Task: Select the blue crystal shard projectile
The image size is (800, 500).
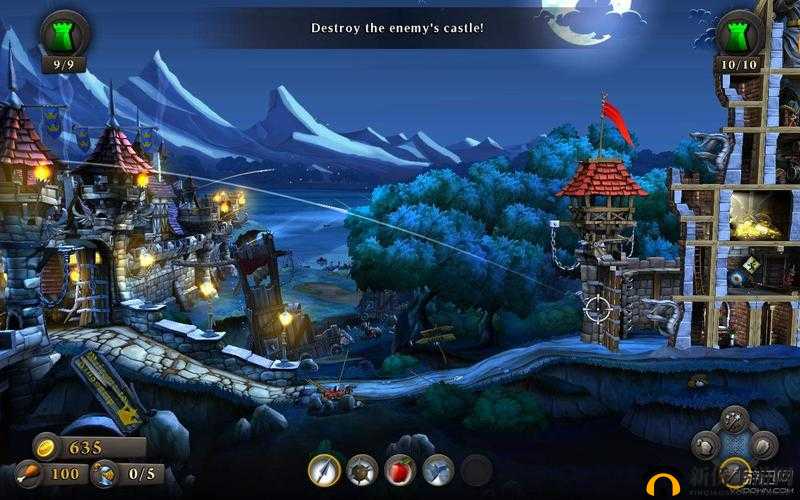Action: 438,469
